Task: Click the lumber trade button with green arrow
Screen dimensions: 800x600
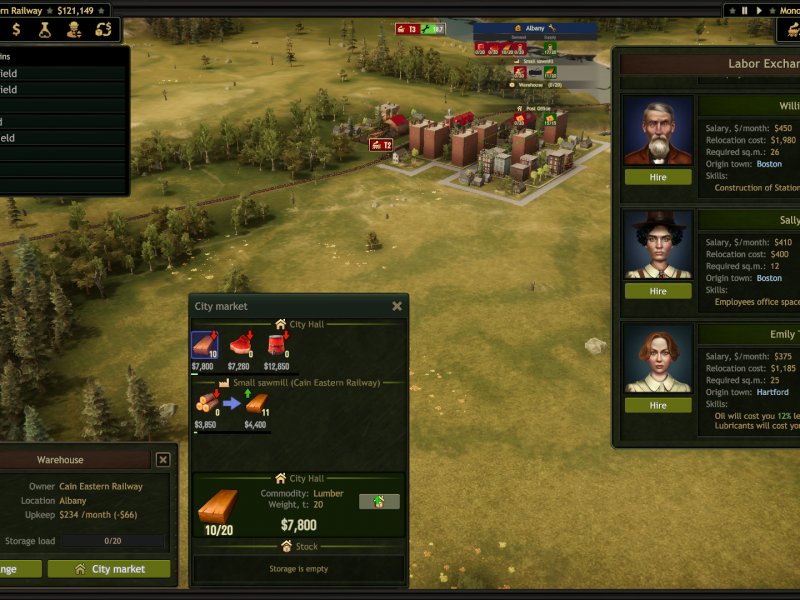Action: tap(379, 501)
